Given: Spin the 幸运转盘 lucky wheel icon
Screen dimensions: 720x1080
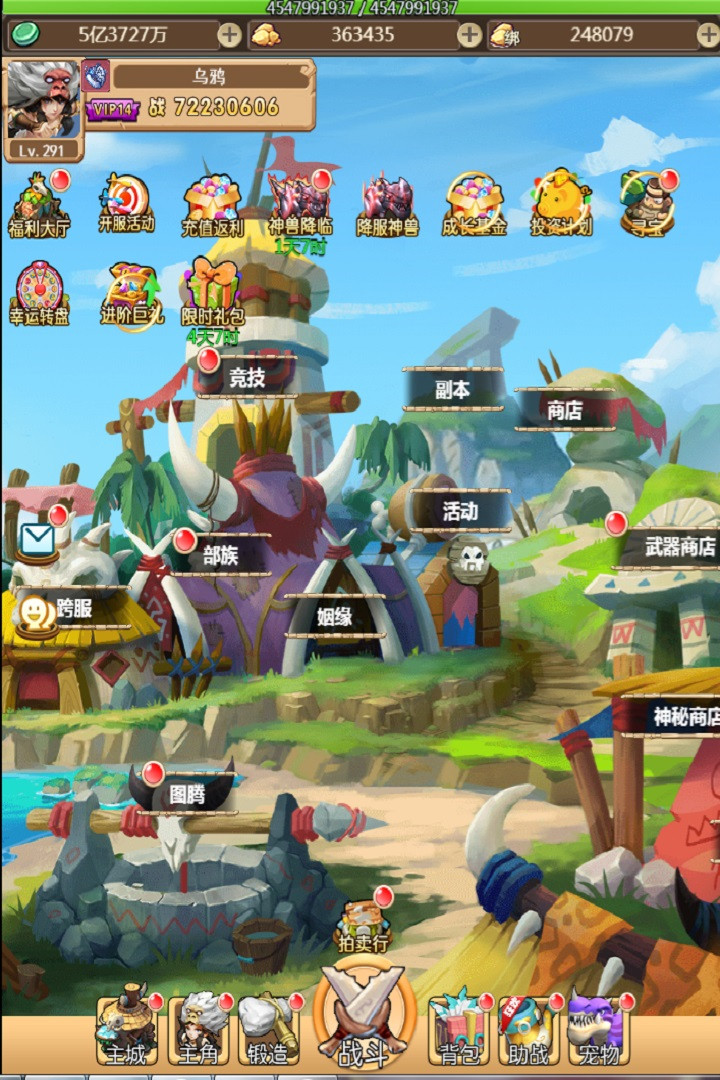Looking at the screenshot, I should [39, 293].
